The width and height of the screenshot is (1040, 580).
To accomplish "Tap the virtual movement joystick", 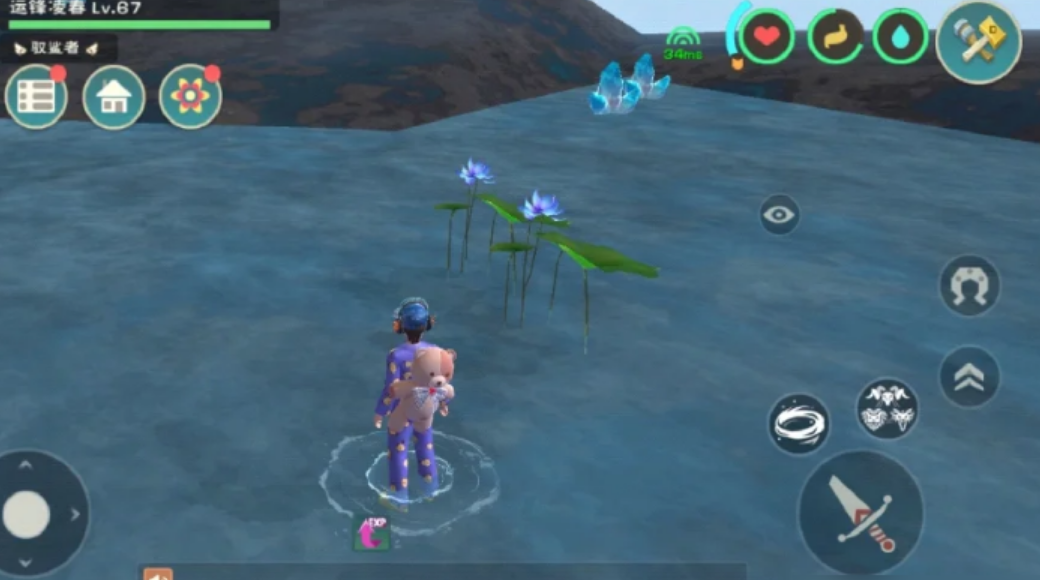I will [x=27, y=515].
